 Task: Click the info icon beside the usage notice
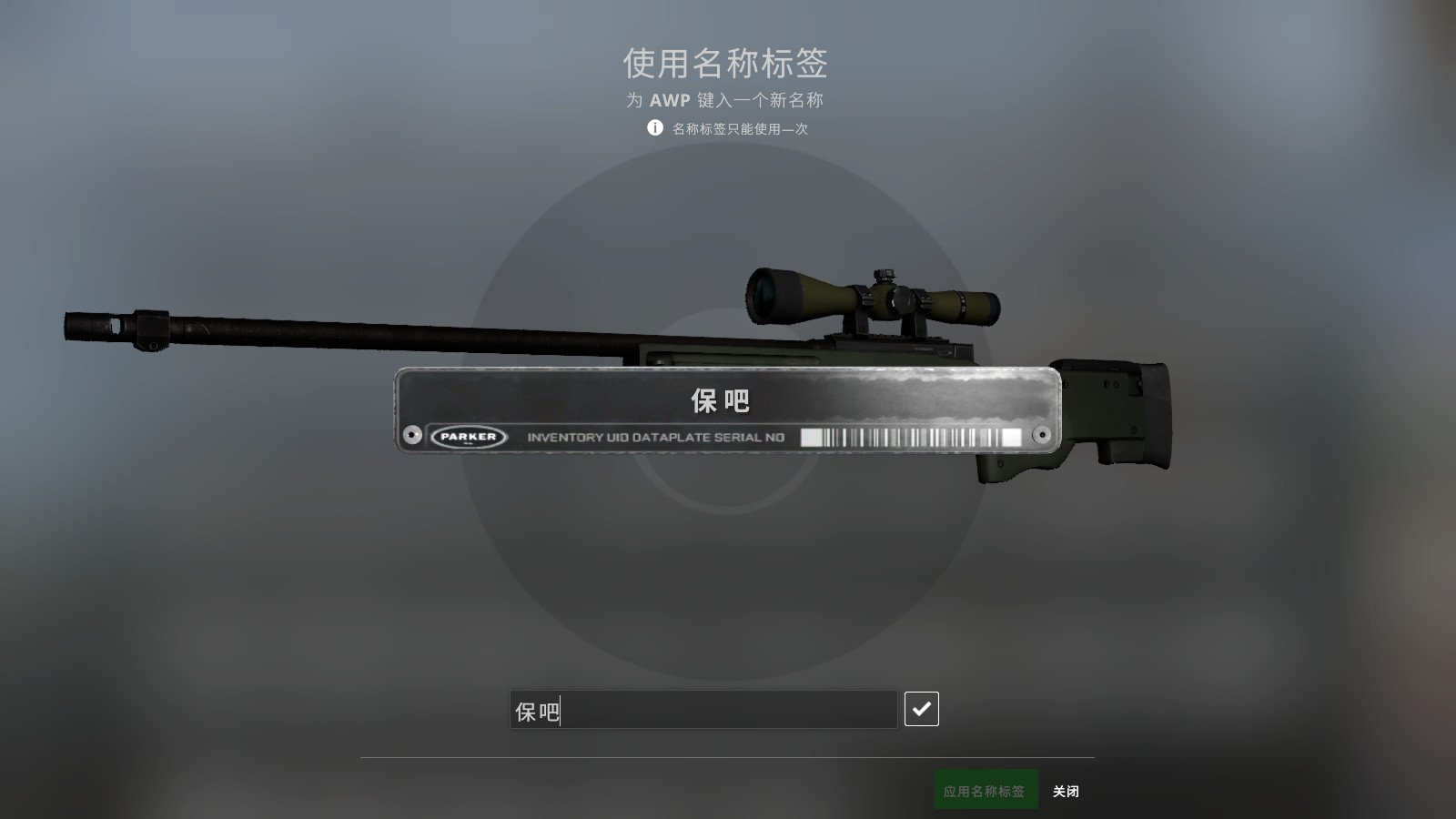click(x=654, y=129)
